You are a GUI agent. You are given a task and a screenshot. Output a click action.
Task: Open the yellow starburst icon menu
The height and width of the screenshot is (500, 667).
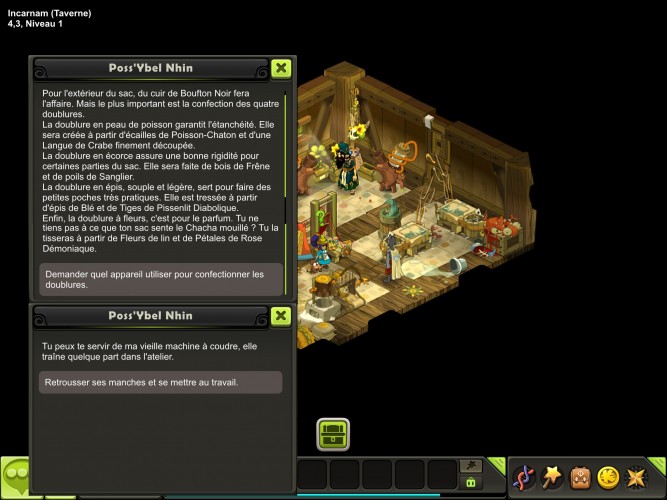coord(635,477)
